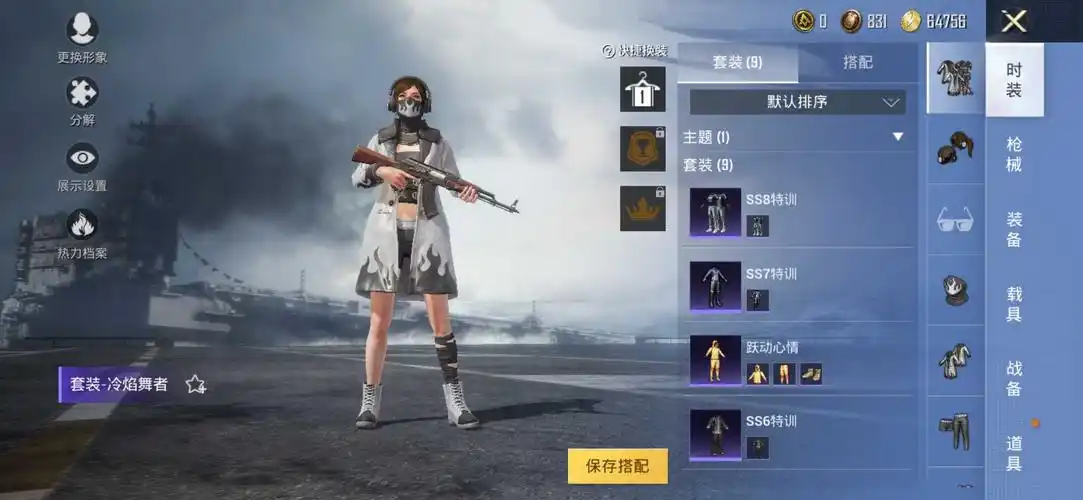Select the SS7特训 outfit set
This screenshot has width=1083, height=500.
[x=800, y=286]
